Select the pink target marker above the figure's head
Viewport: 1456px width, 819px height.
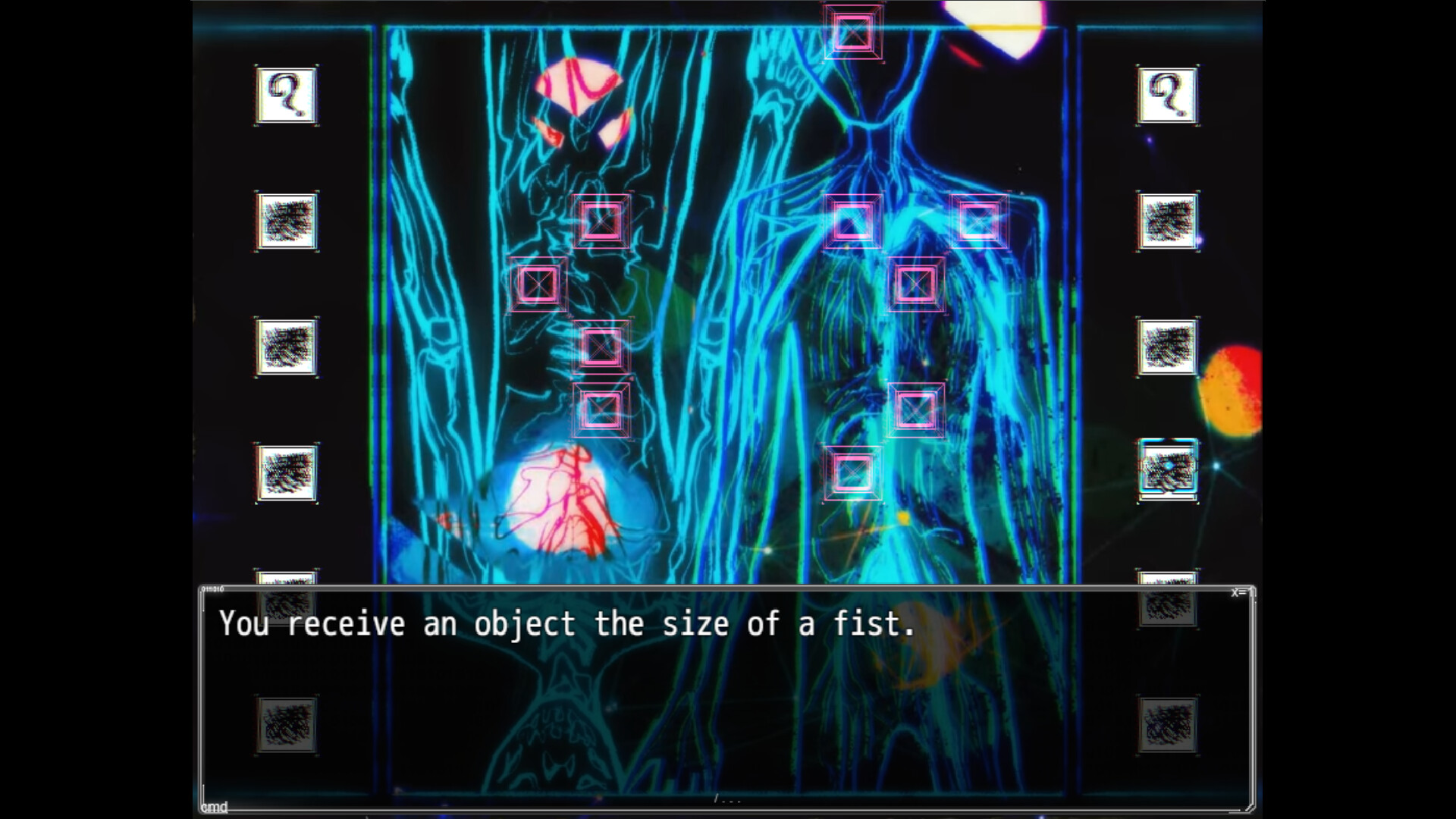click(x=855, y=32)
